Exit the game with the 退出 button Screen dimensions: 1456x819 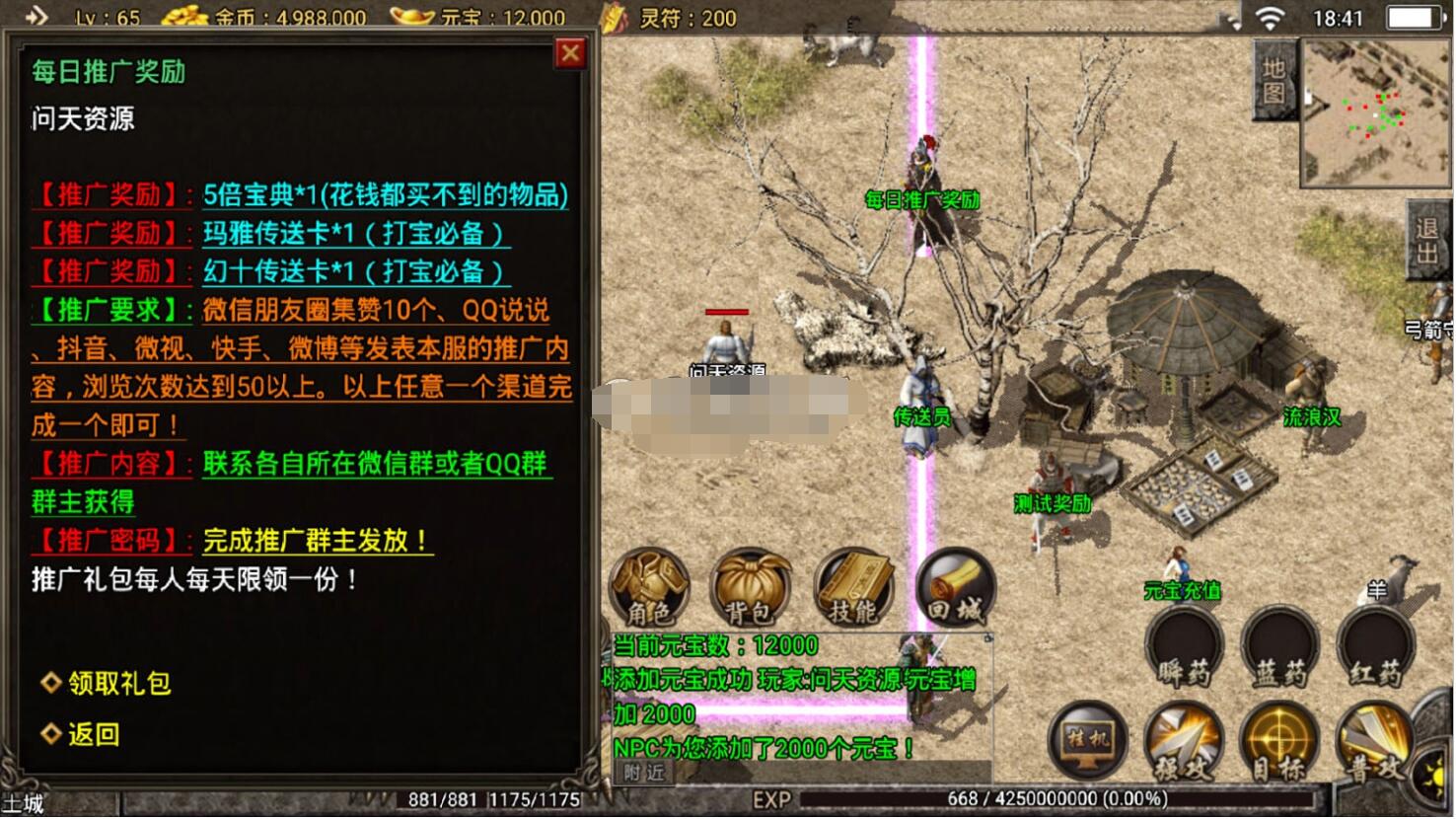click(1428, 242)
